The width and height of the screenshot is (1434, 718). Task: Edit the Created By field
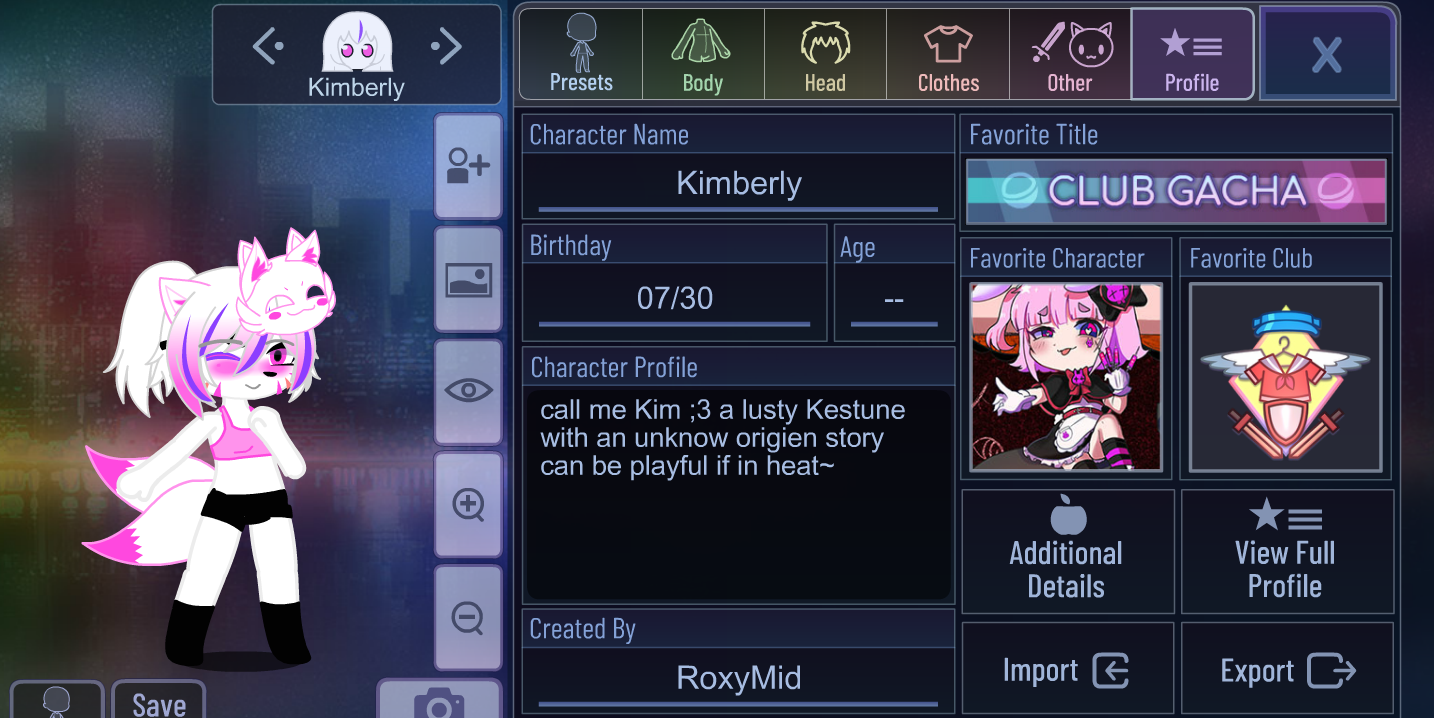[738, 678]
